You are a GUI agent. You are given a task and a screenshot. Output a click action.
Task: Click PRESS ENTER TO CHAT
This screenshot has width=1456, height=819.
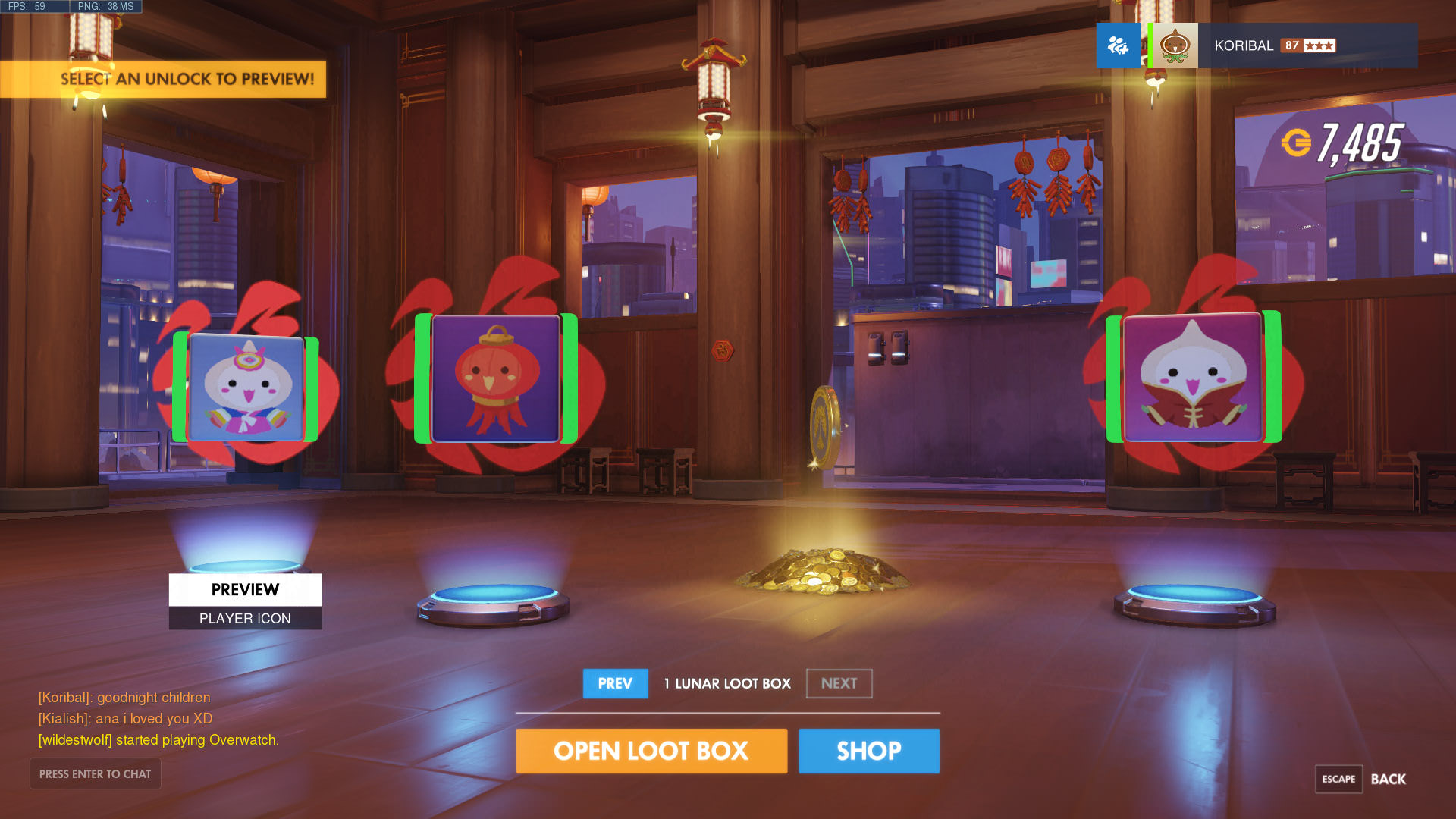(95, 773)
